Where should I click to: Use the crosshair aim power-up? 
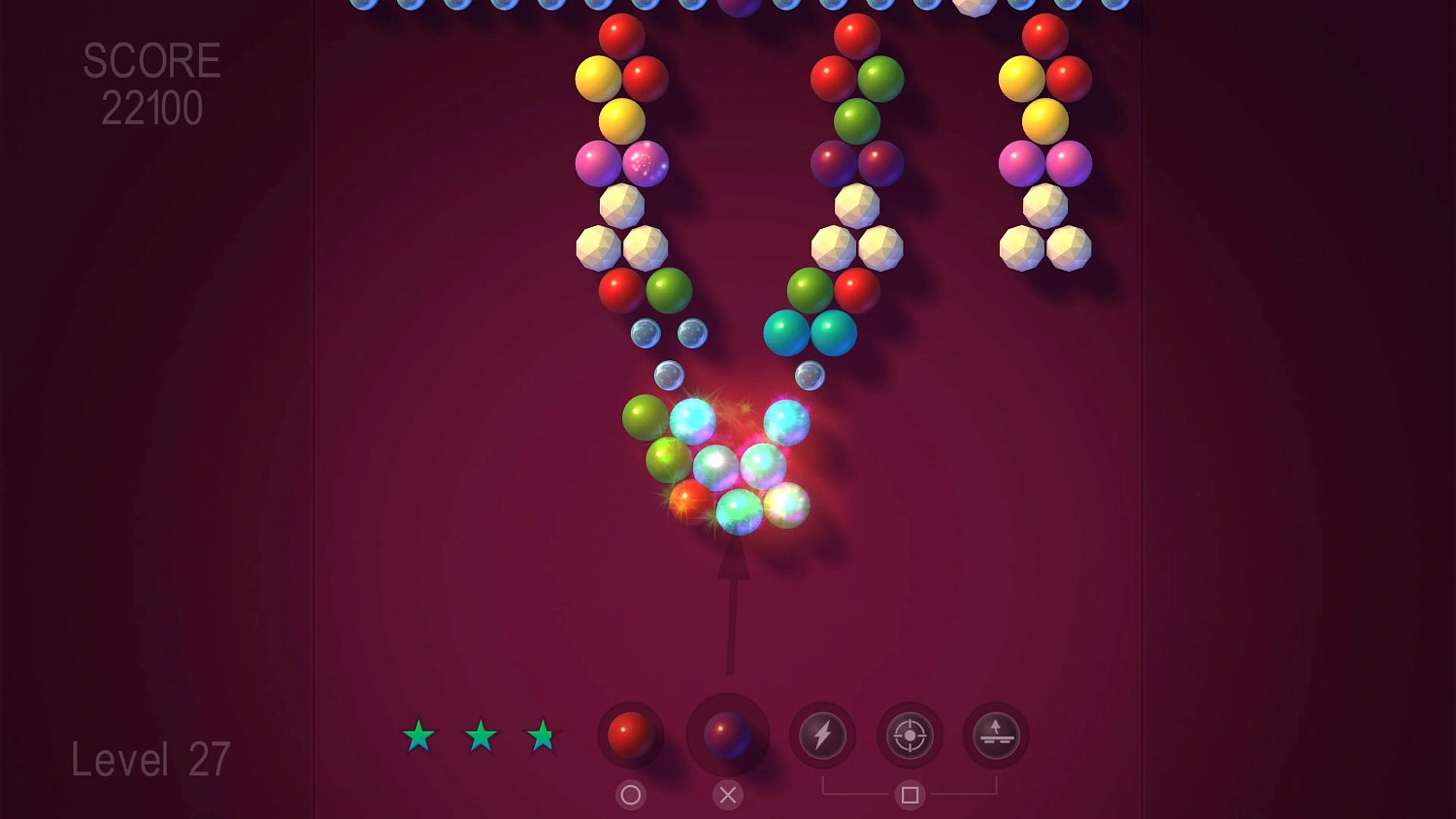tap(909, 736)
